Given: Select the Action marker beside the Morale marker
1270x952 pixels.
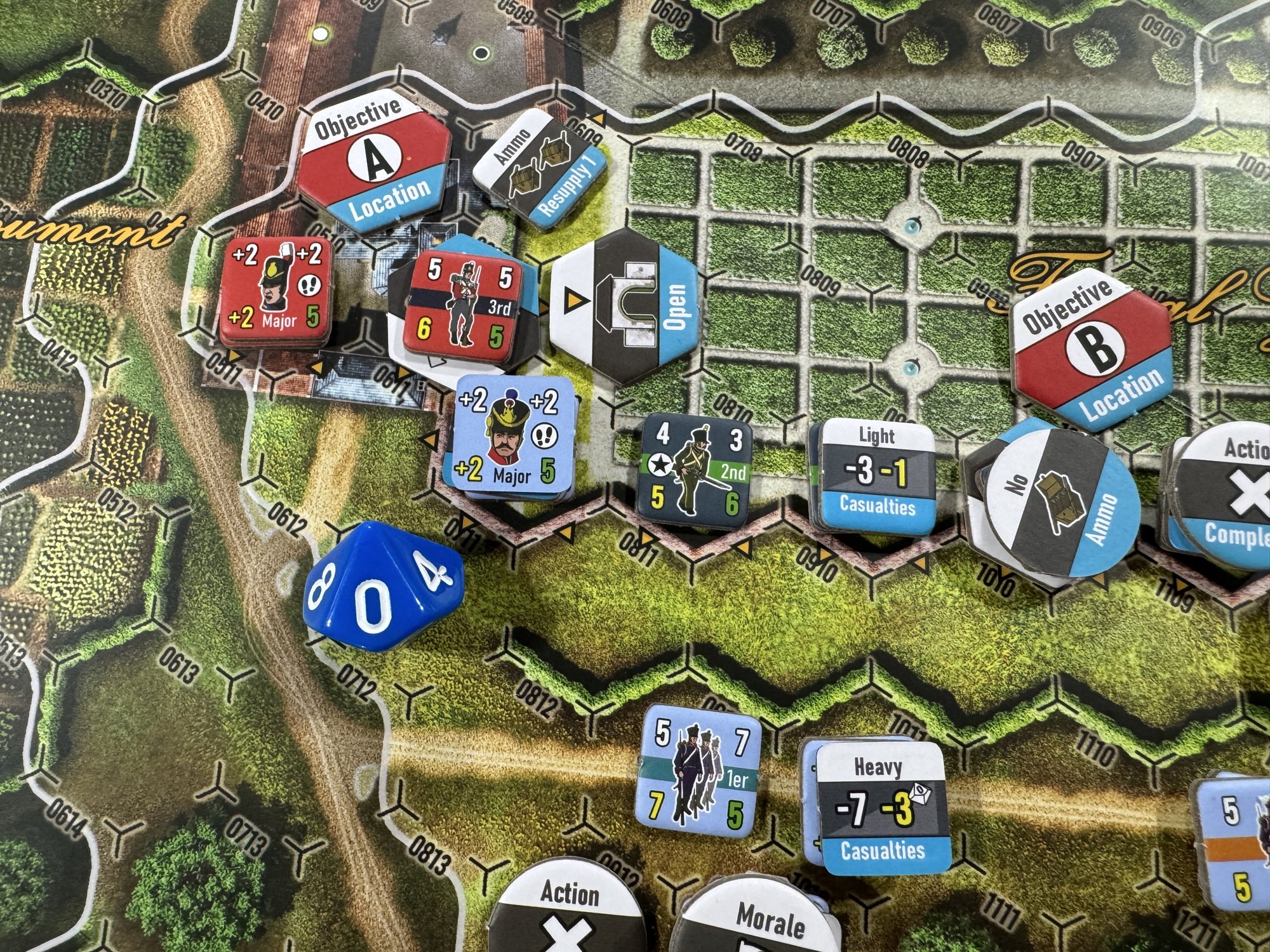Looking at the screenshot, I should click(567, 911).
